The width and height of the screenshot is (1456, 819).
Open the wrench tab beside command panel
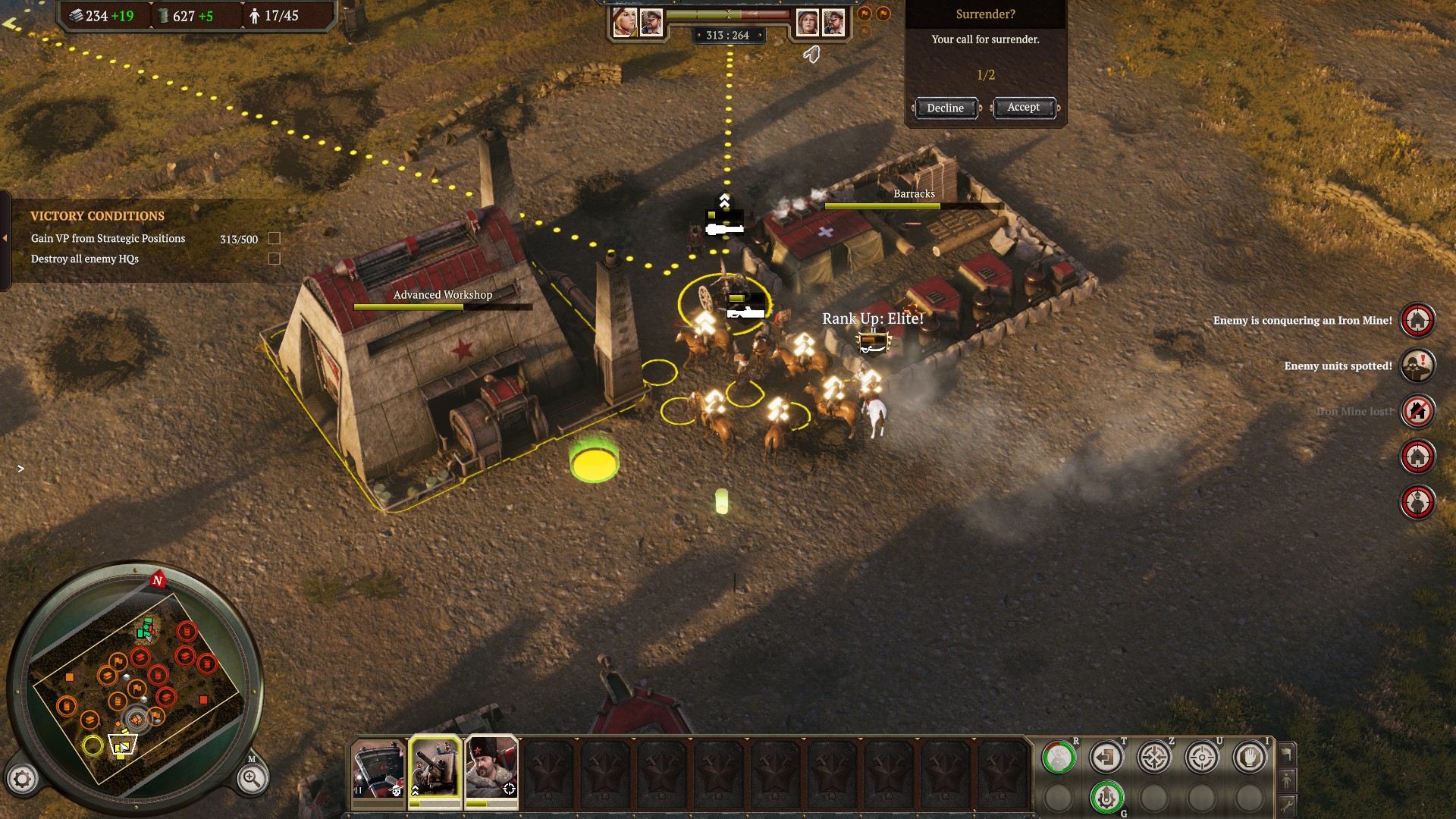1286,805
